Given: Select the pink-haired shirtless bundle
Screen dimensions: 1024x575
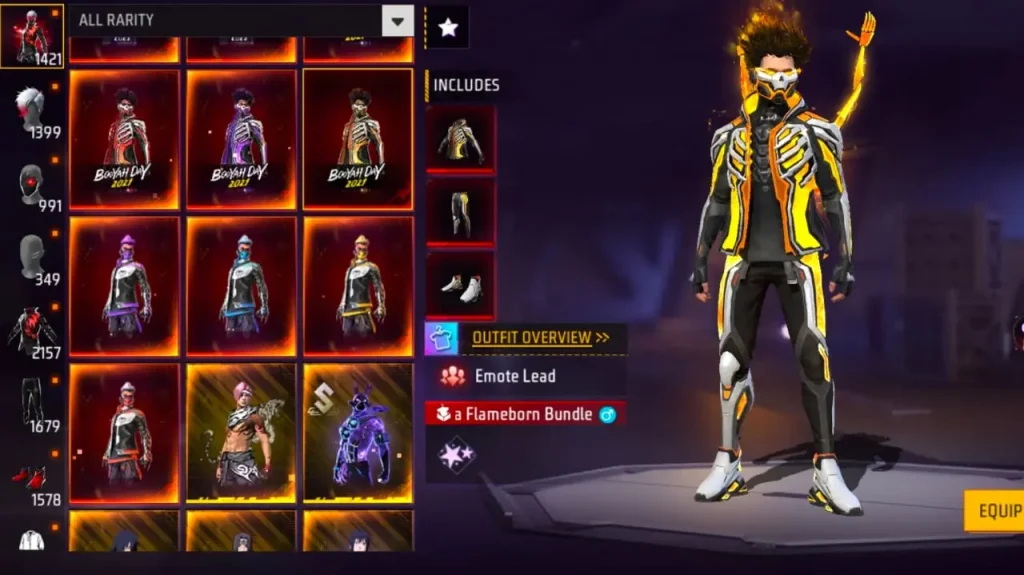Looking at the screenshot, I should point(241,432).
